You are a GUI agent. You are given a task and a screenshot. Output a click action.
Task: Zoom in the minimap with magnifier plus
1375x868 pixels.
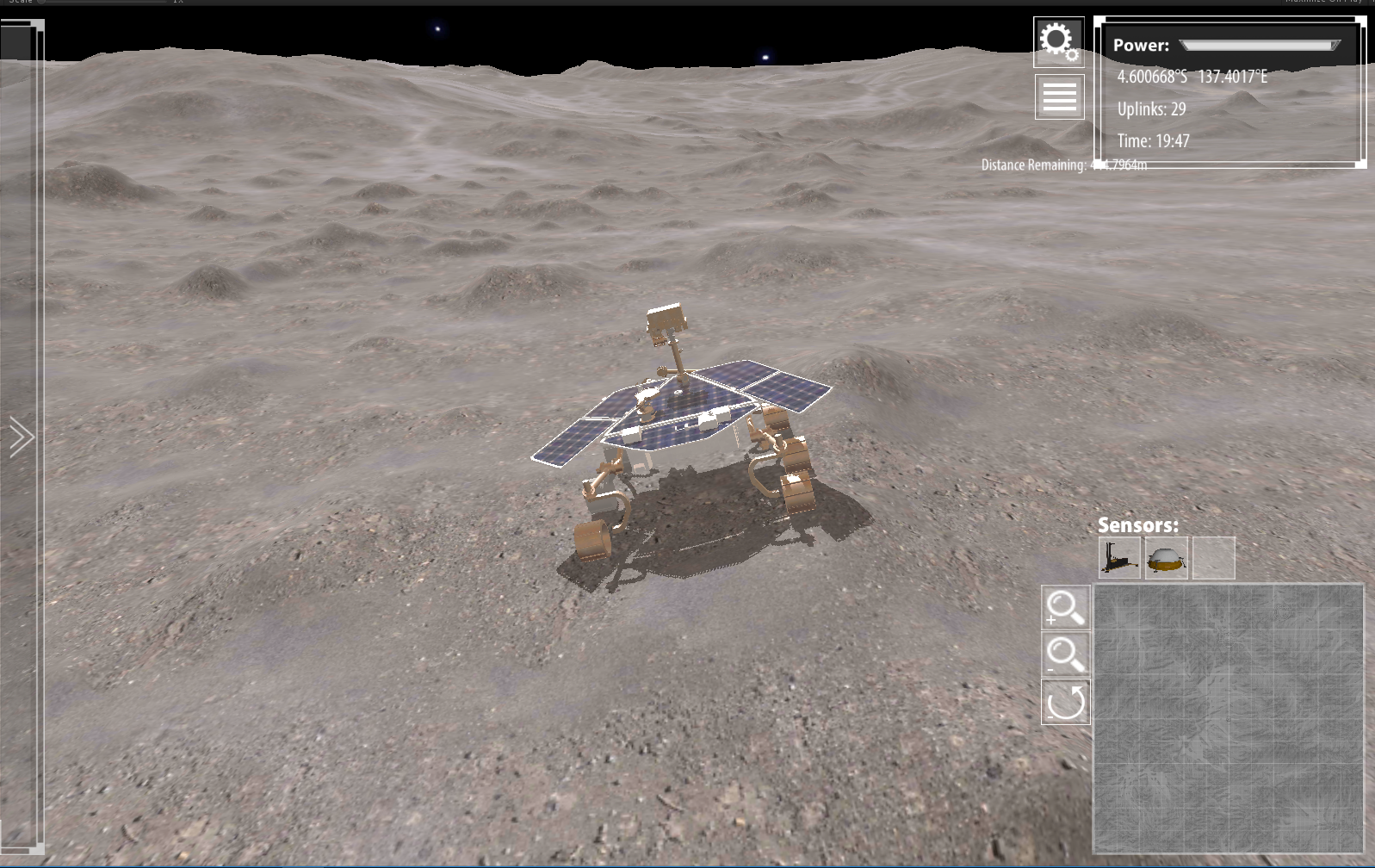point(1065,608)
